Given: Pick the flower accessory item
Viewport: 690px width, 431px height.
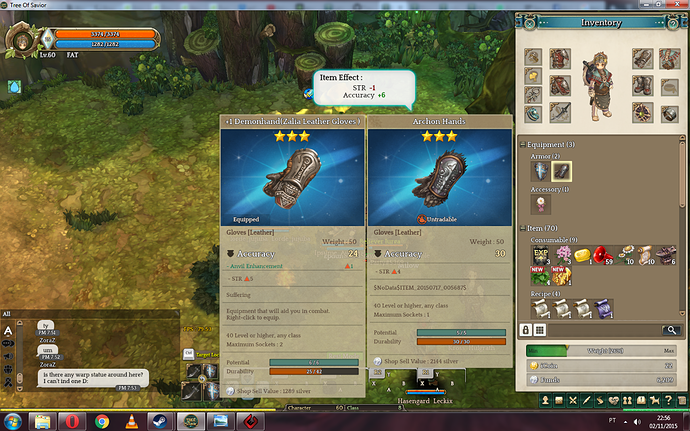Looking at the screenshot, I should [x=541, y=204].
